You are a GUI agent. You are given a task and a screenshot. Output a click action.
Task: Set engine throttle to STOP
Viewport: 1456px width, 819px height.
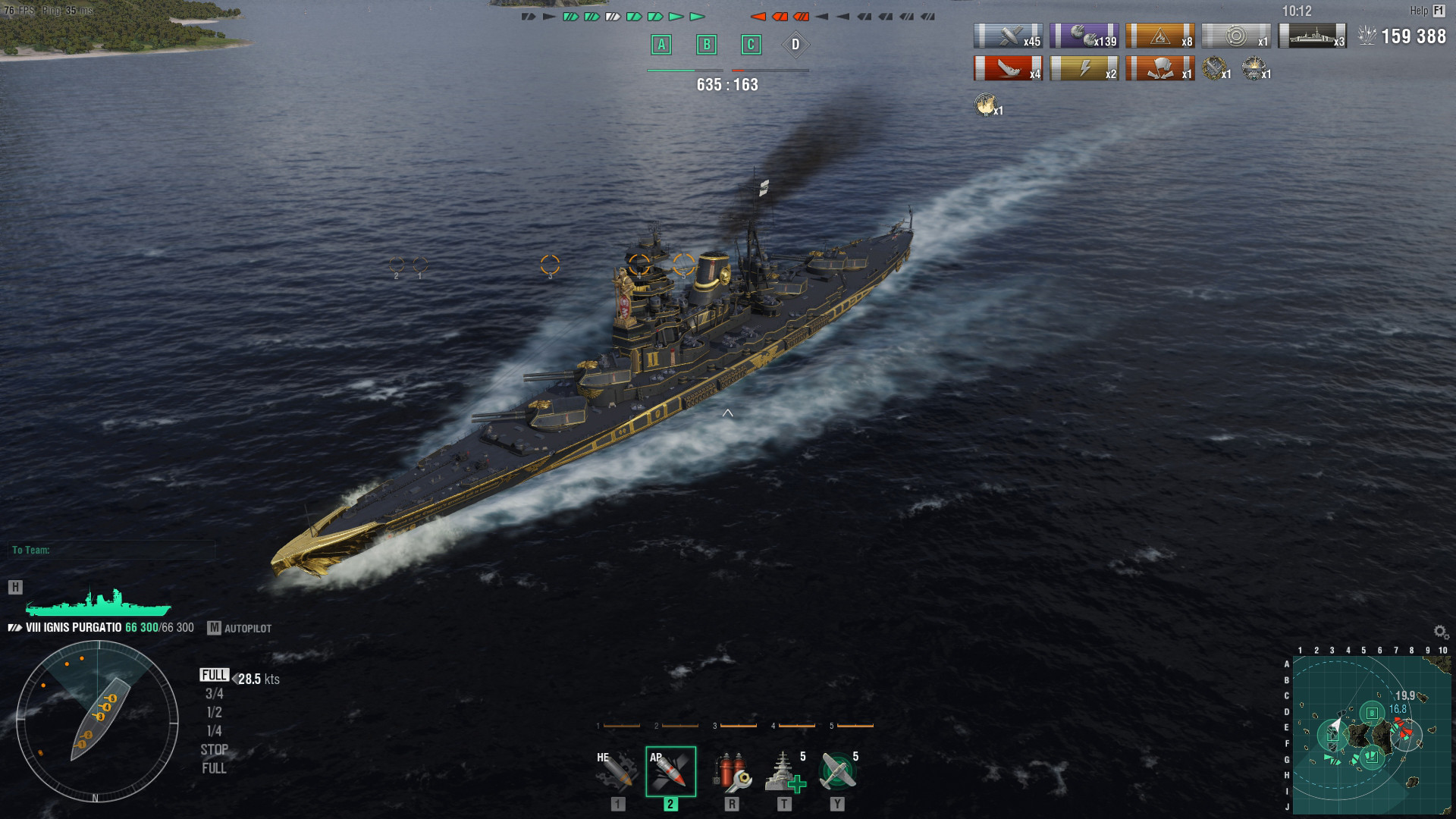point(215,749)
